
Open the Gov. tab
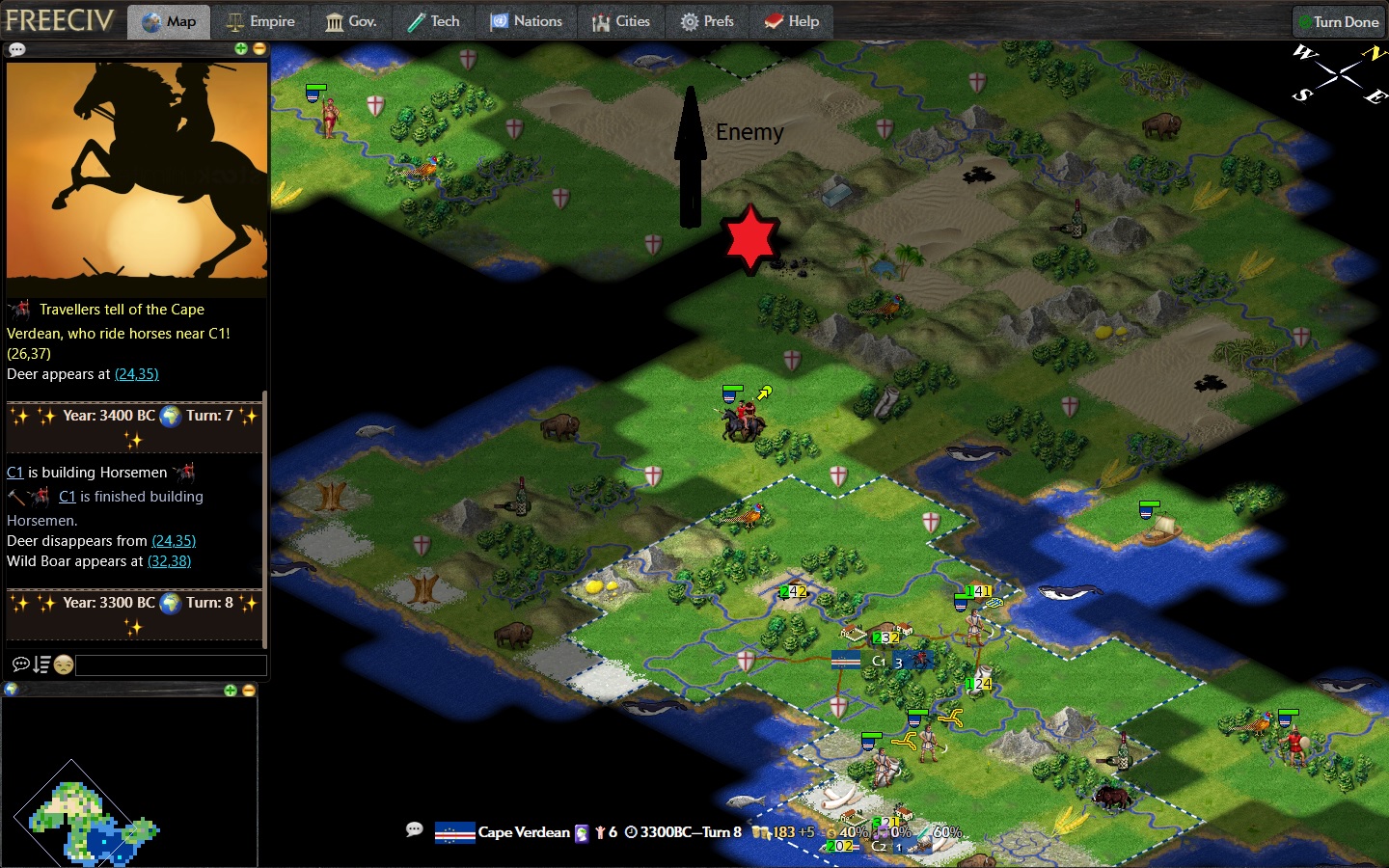(351, 21)
